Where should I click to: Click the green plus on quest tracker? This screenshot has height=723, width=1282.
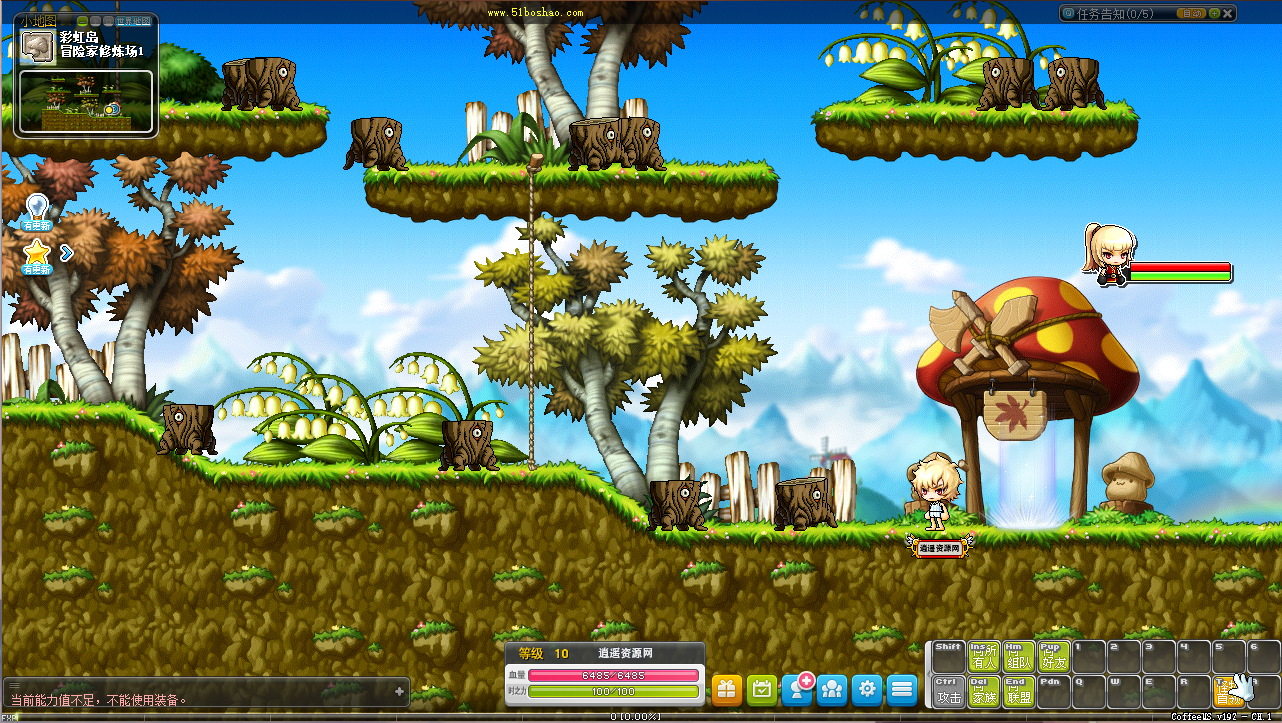1214,14
